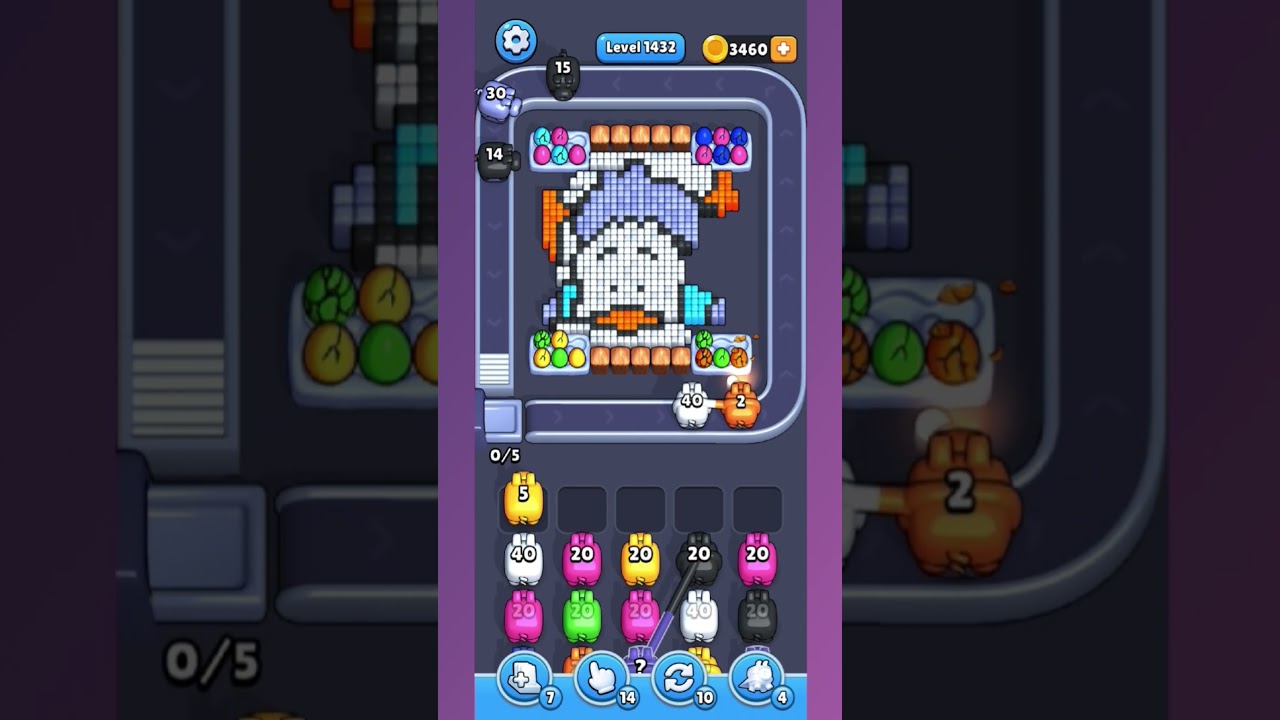Tap the gold coin icon in the currency bar
This screenshot has width=1280, height=720.
717,46
